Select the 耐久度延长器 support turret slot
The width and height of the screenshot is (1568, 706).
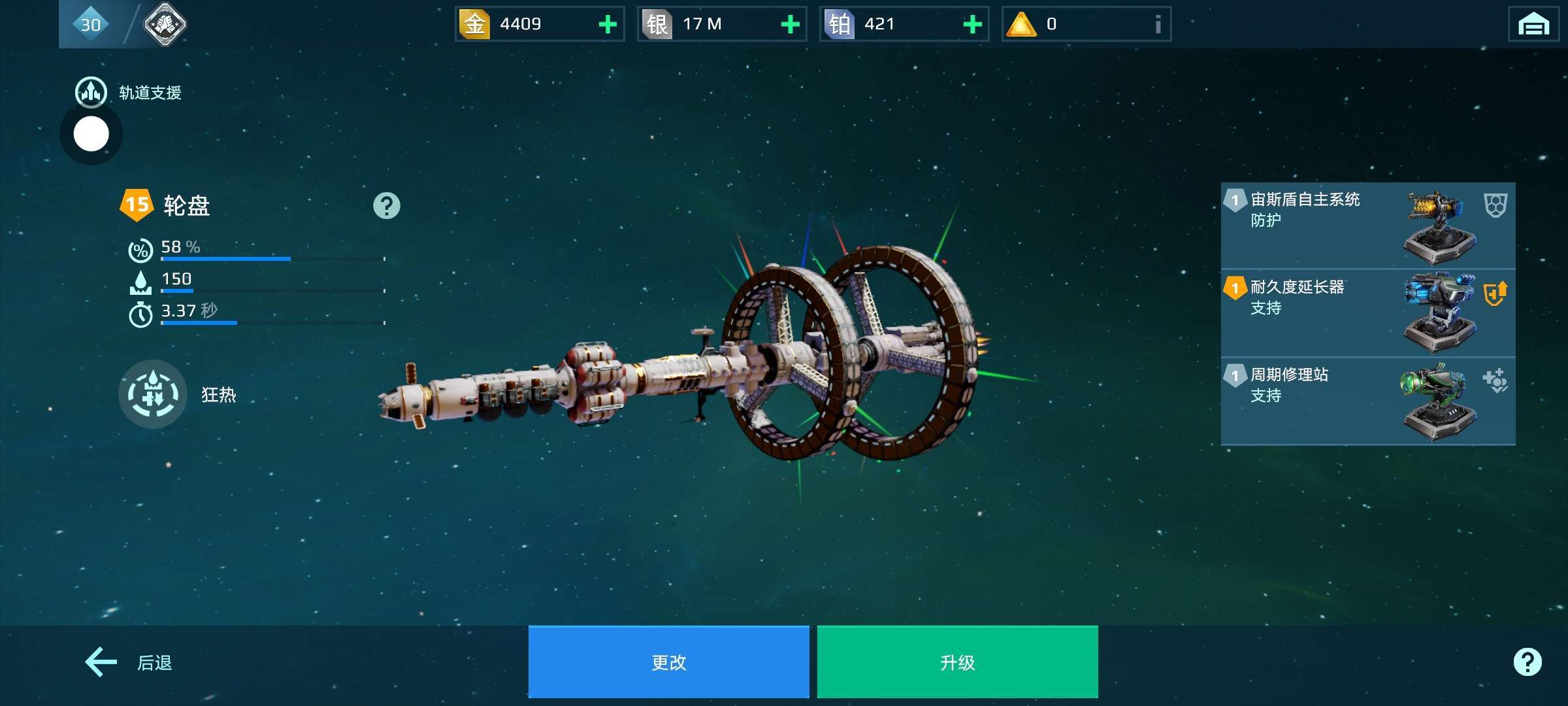click(1367, 313)
